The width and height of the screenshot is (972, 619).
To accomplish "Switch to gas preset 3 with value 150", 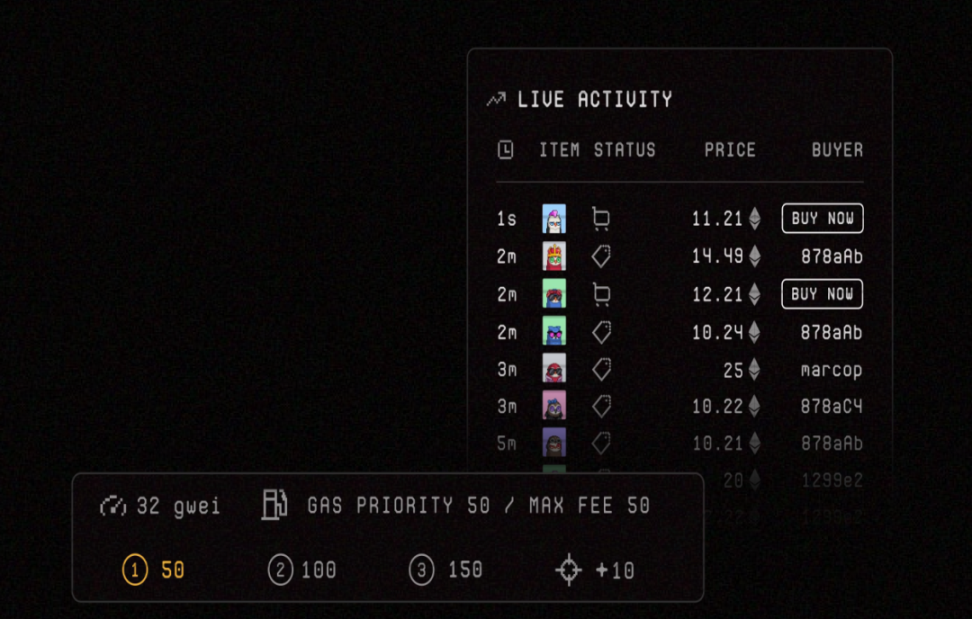I will pos(446,570).
